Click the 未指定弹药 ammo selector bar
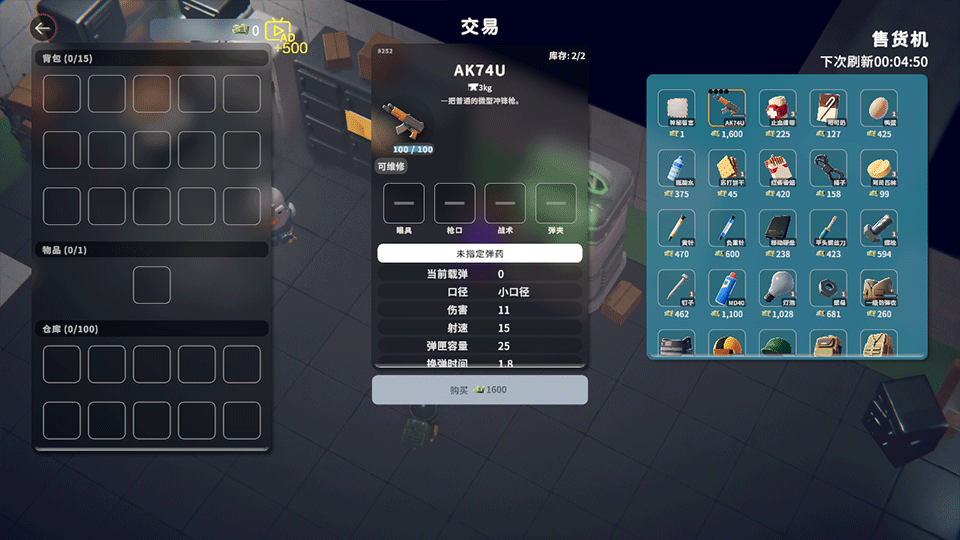Image resolution: width=960 pixels, height=540 pixels. 480,254
